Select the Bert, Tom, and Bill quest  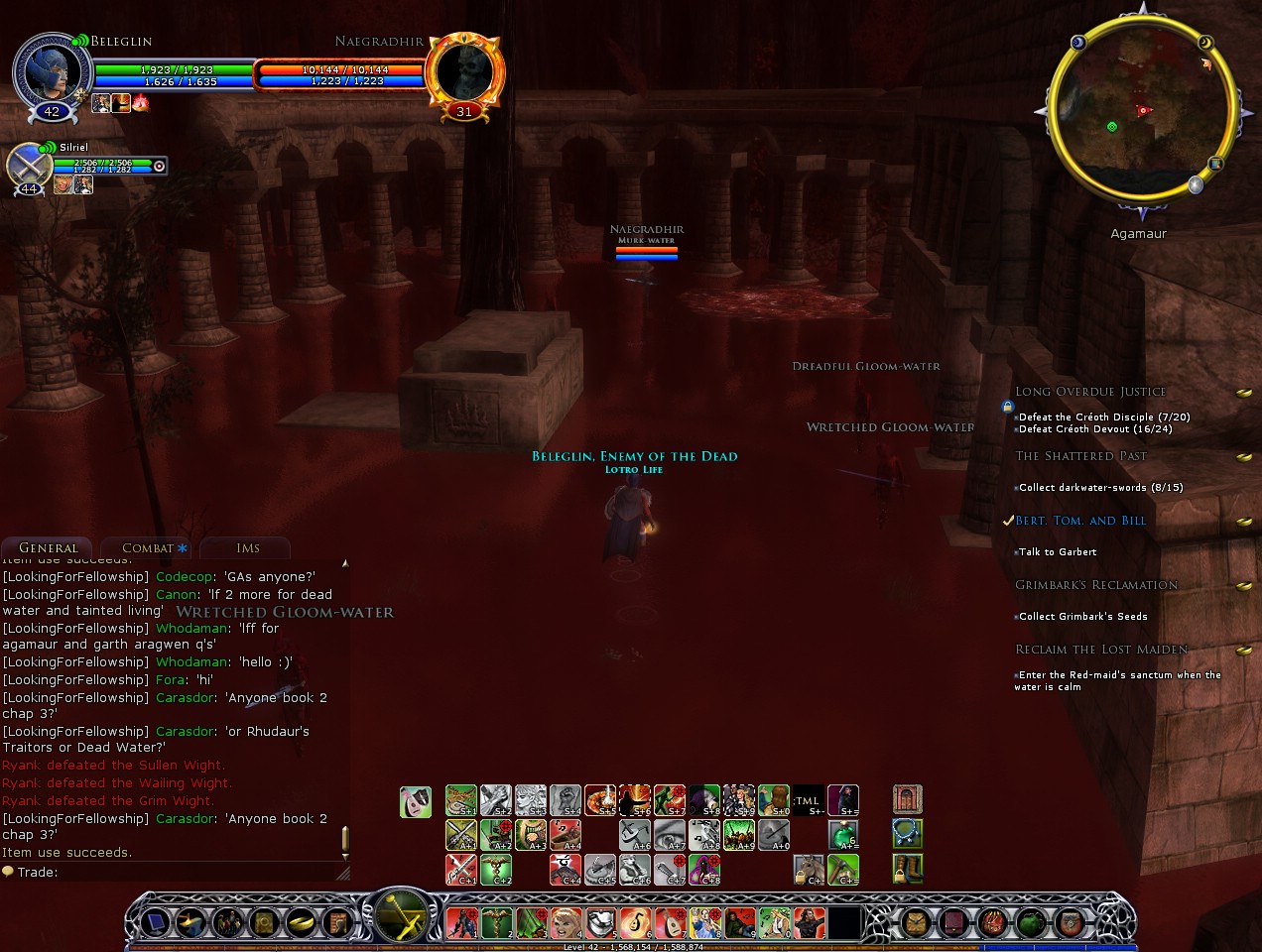pyautogui.click(x=1080, y=521)
